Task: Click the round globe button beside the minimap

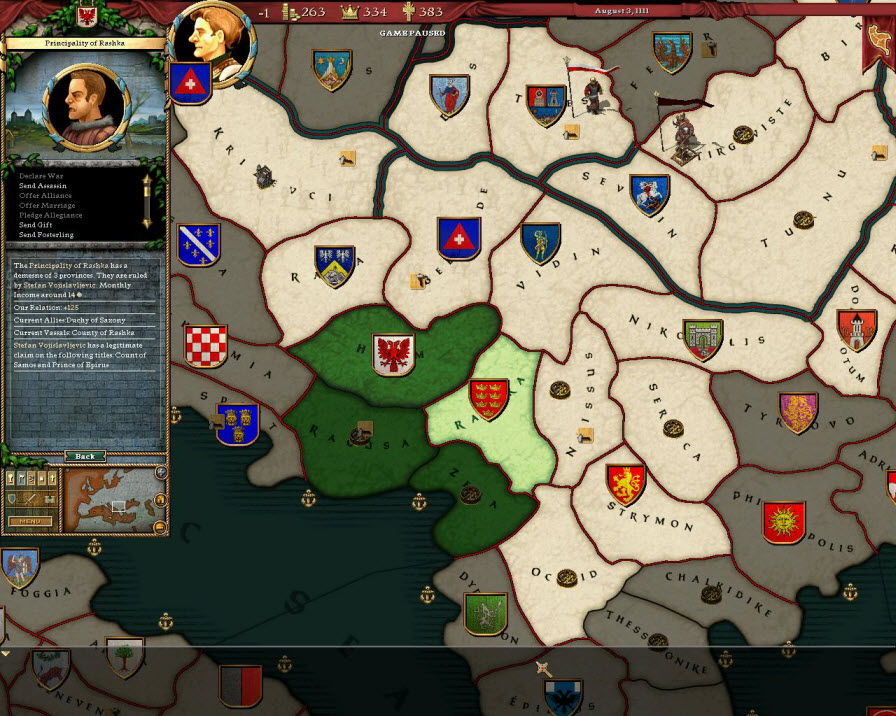Action: point(161,473)
